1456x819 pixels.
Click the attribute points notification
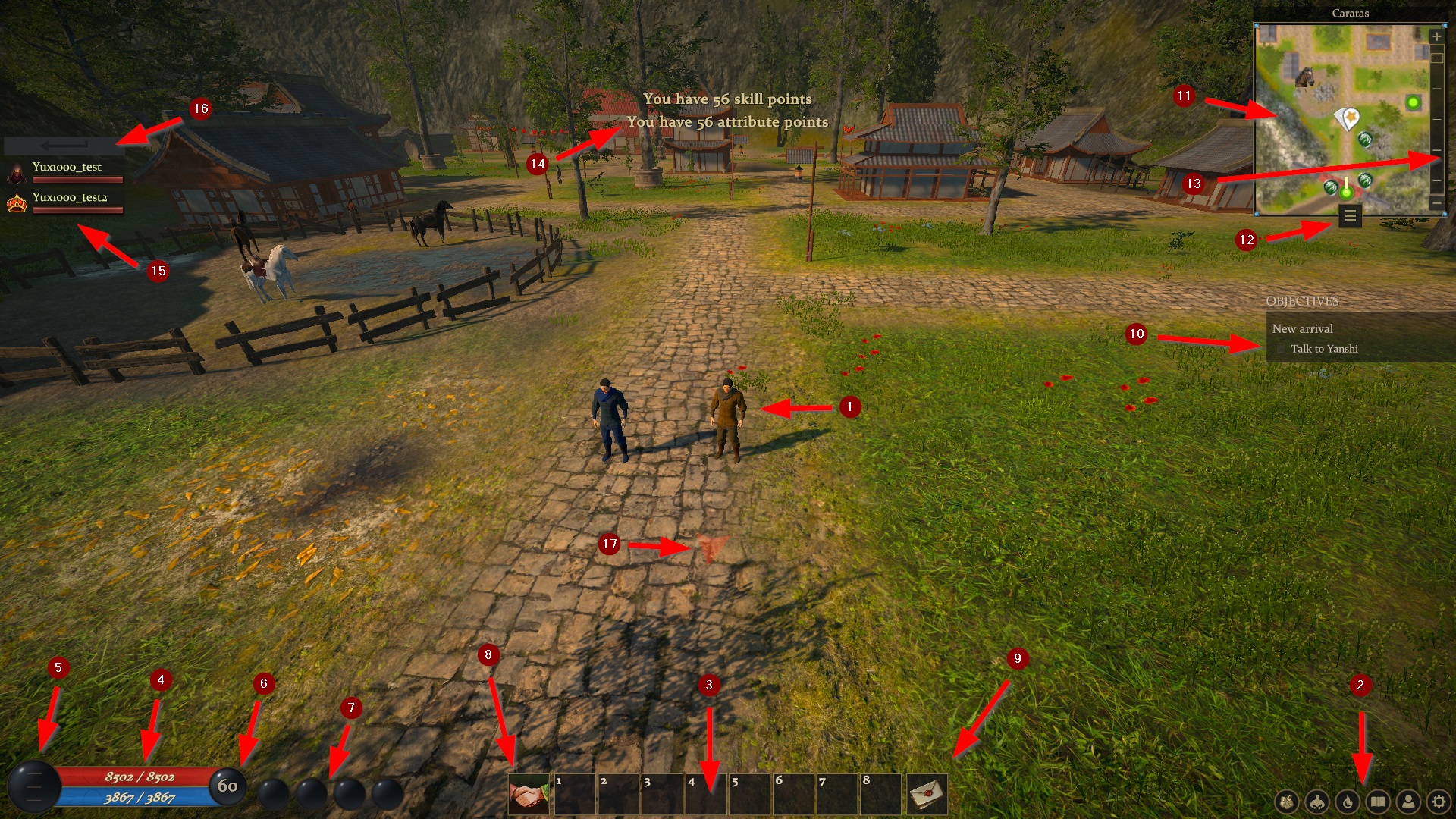[727, 121]
